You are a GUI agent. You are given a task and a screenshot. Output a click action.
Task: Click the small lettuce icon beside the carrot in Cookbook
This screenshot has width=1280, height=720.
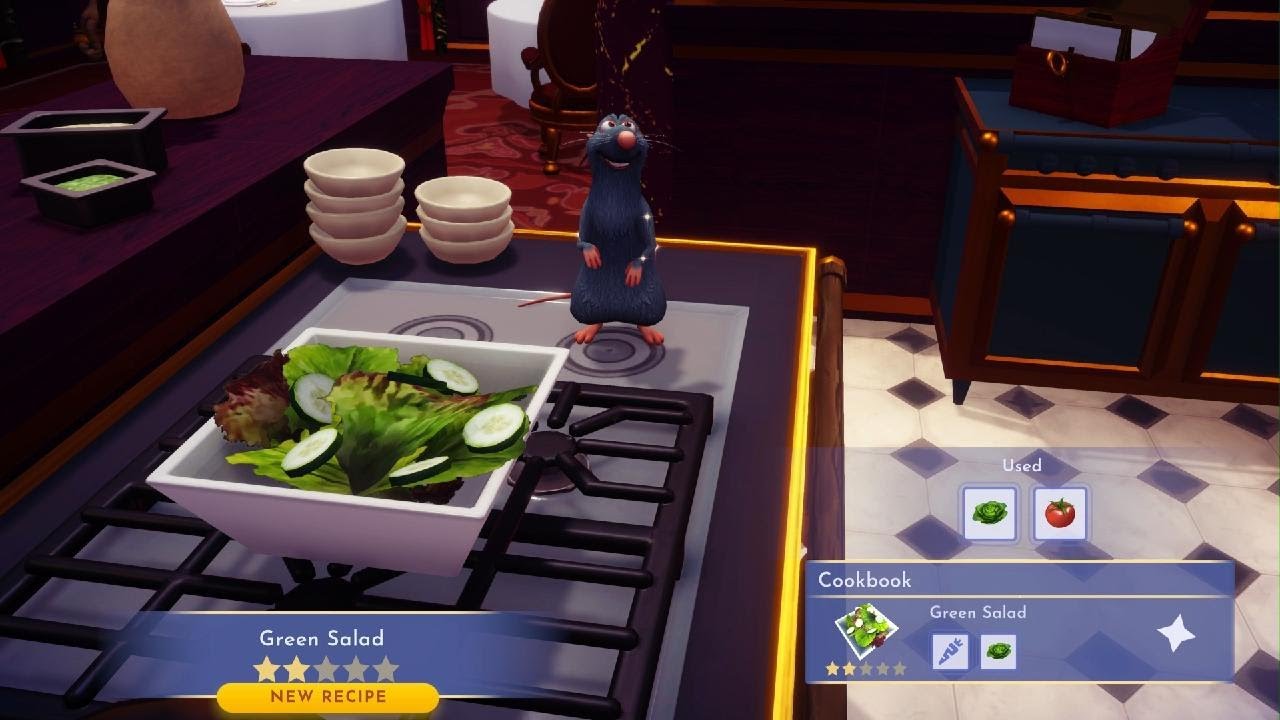(1000, 652)
